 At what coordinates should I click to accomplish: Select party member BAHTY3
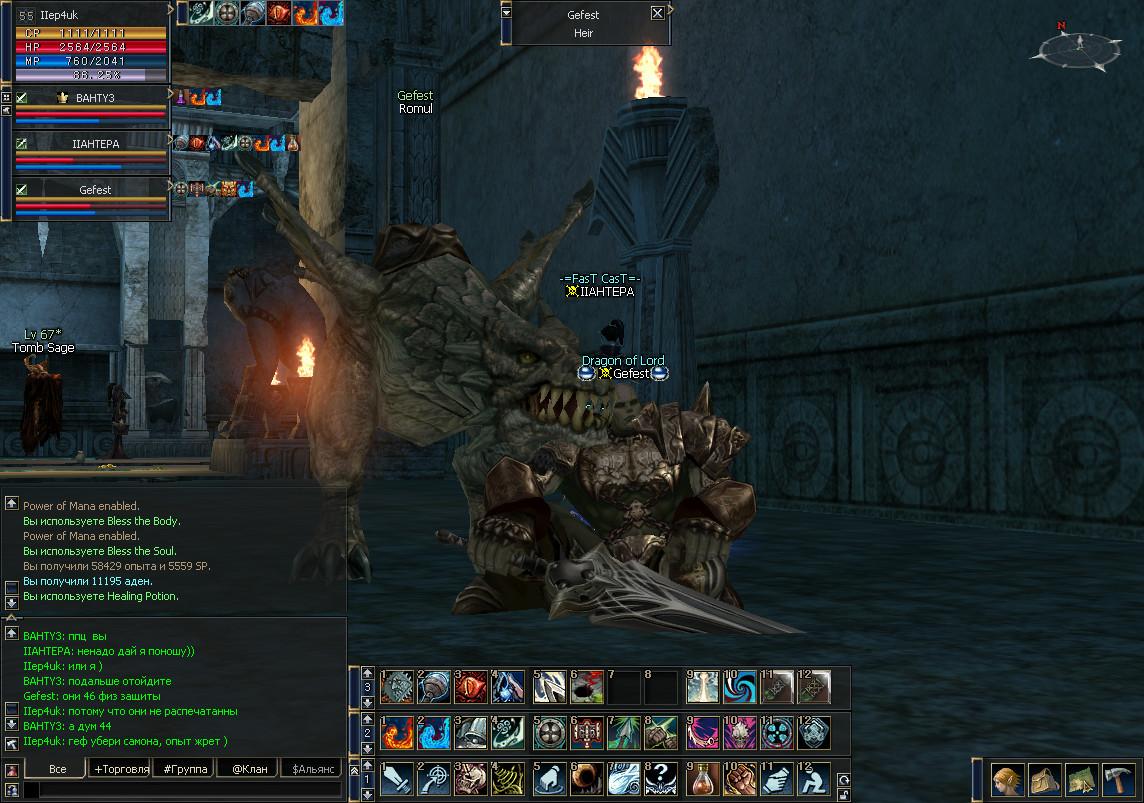[94, 98]
